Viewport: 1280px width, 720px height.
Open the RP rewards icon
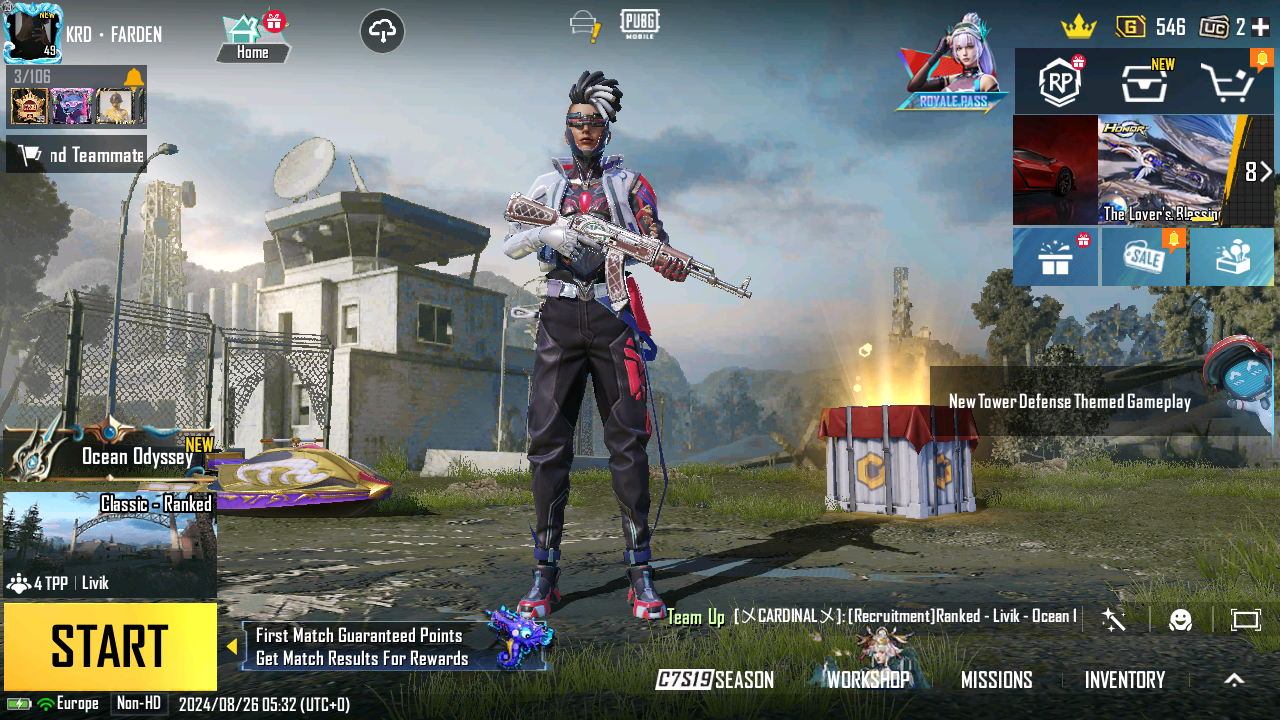1060,82
